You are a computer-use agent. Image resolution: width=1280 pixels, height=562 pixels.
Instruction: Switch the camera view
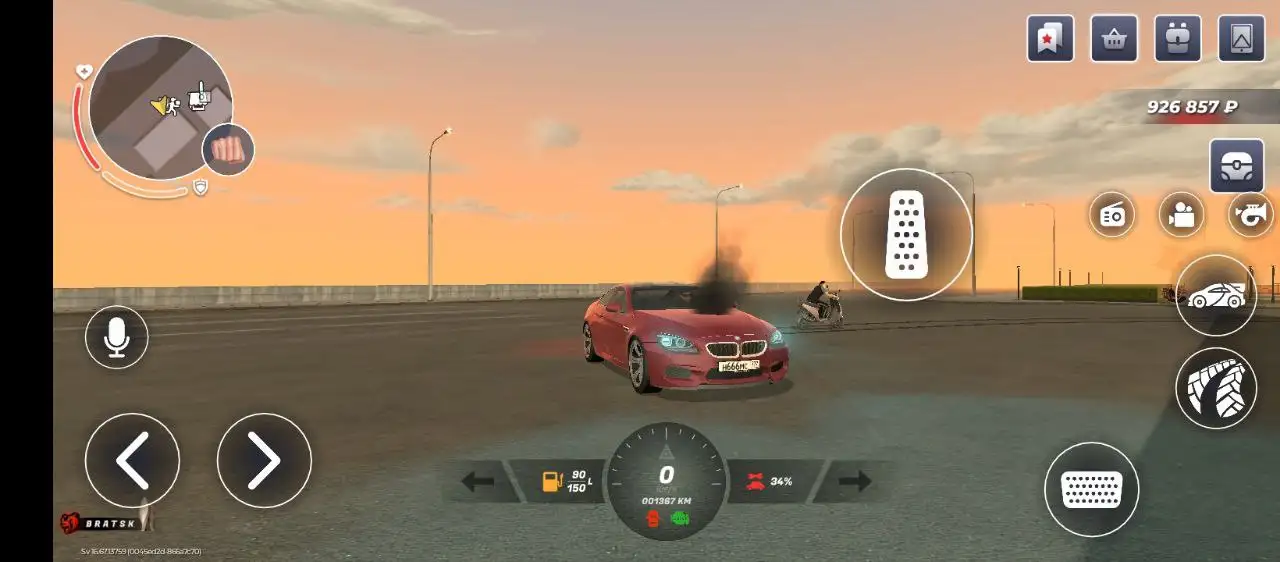(x=1182, y=214)
